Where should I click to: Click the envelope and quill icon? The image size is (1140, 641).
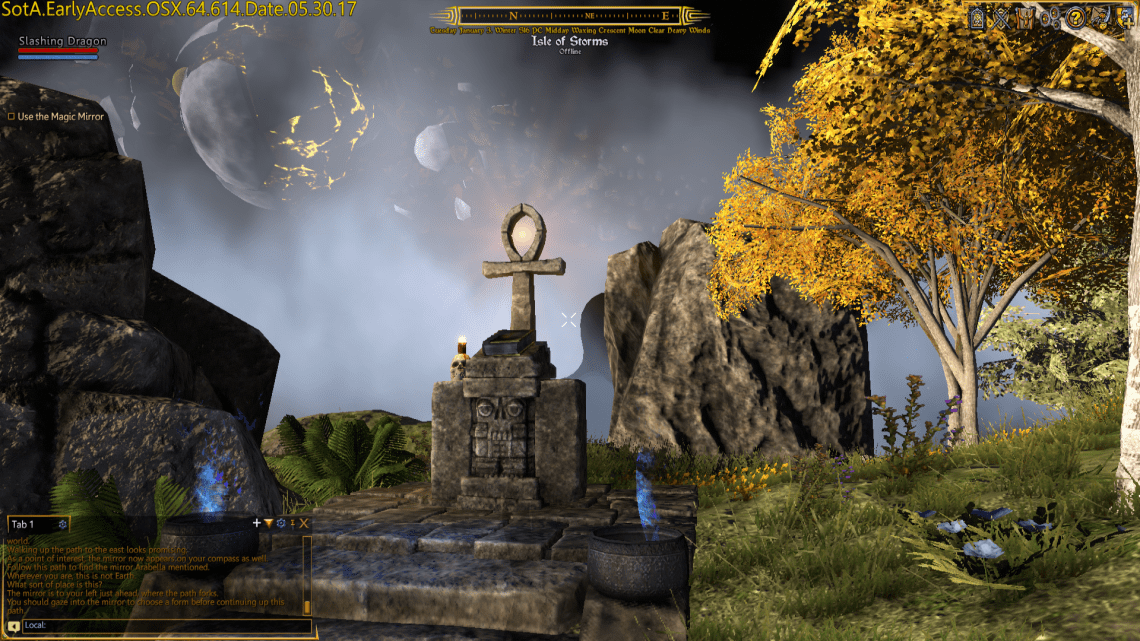(1100, 18)
